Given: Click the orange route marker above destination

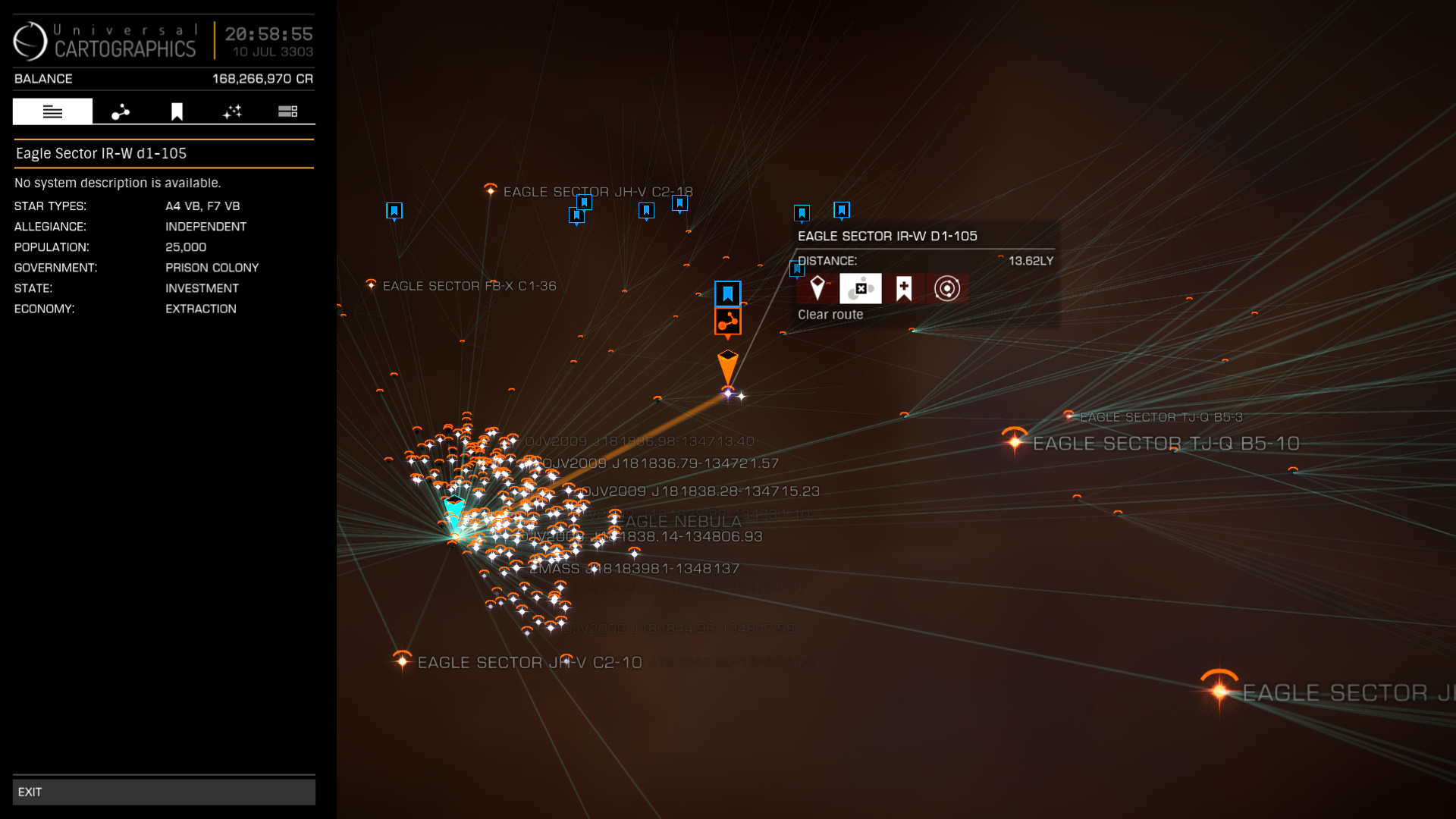Looking at the screenshot, I should 728,322.
